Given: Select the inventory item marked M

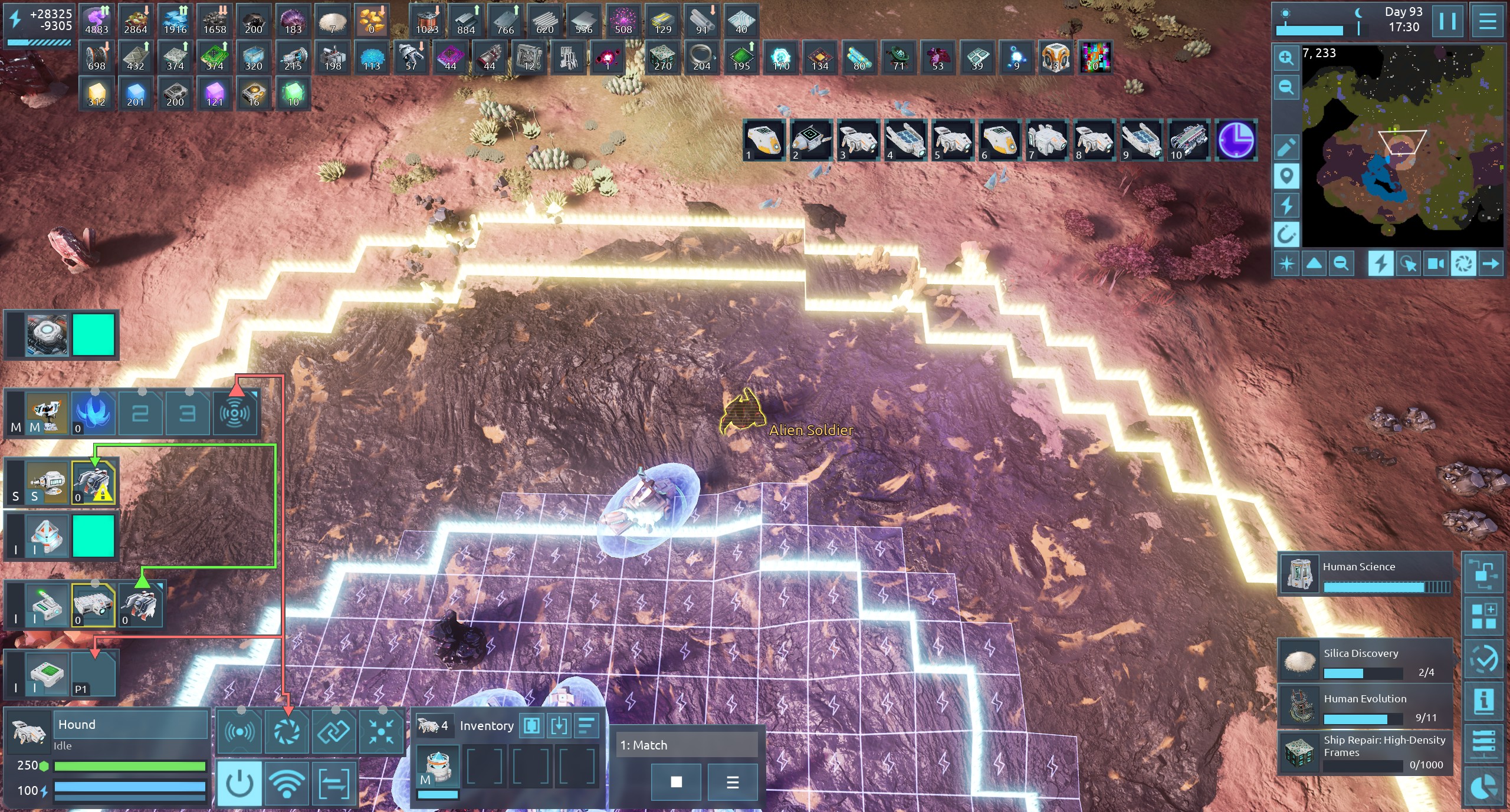Looking at the screenshot, I should pyautogui.click(x=437, y=766).
